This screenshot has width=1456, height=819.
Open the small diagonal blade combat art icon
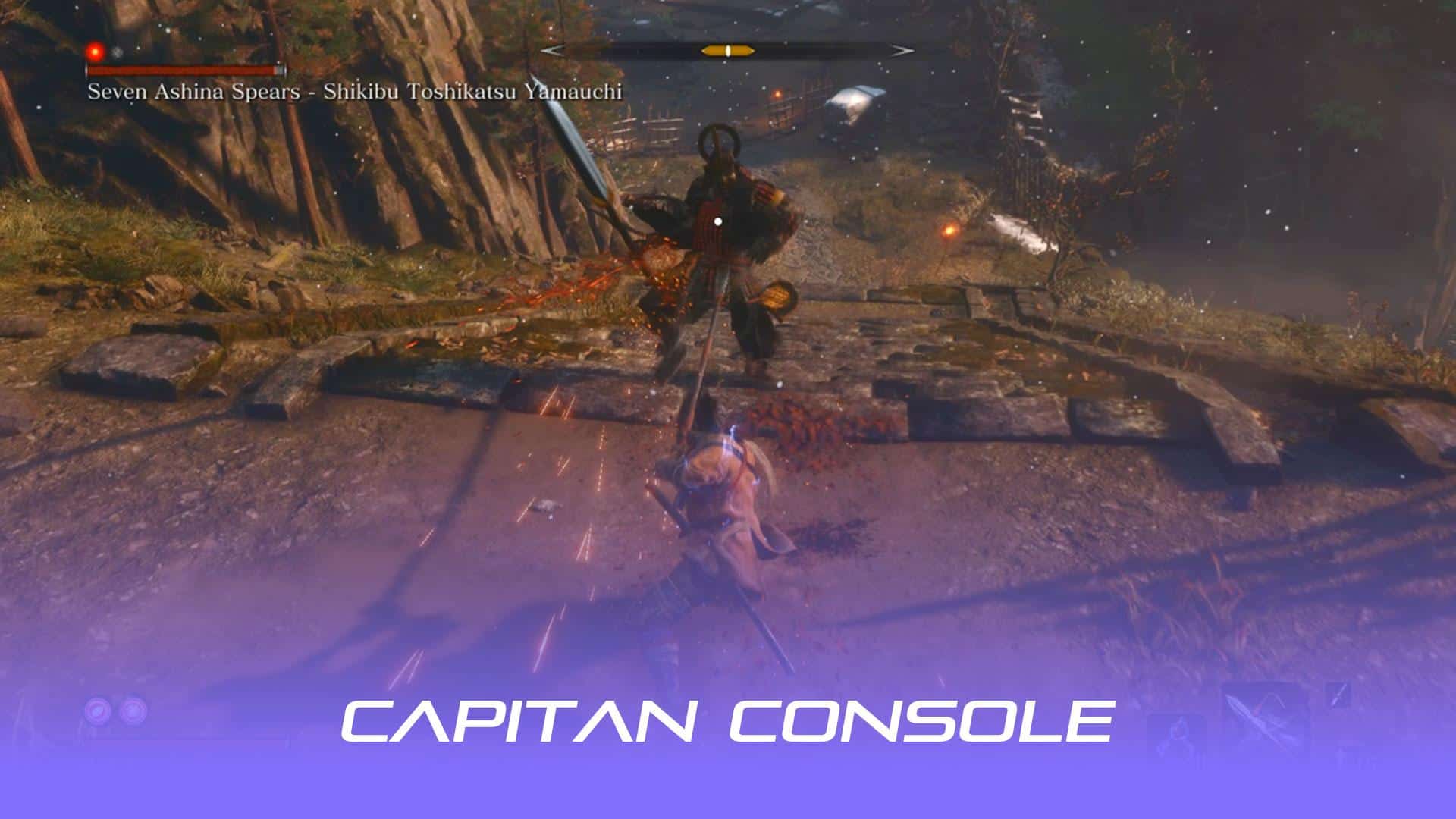(x=1338, y=692)
